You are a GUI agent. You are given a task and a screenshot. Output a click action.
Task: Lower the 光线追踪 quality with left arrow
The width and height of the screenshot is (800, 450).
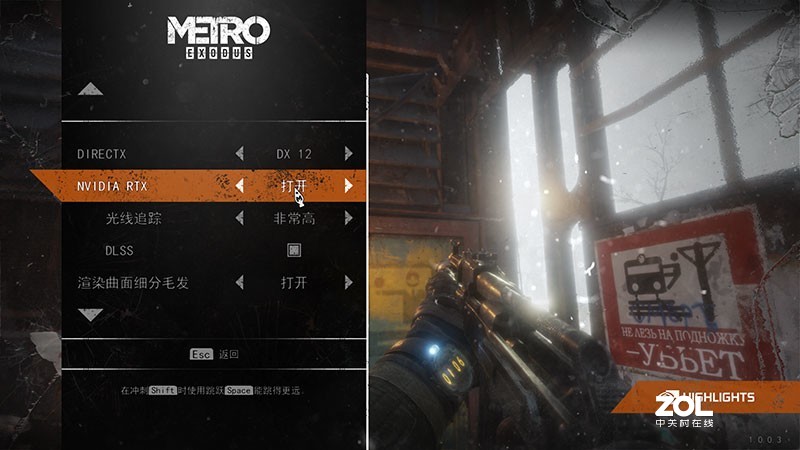pyautogui.click(x=239, y=218)
